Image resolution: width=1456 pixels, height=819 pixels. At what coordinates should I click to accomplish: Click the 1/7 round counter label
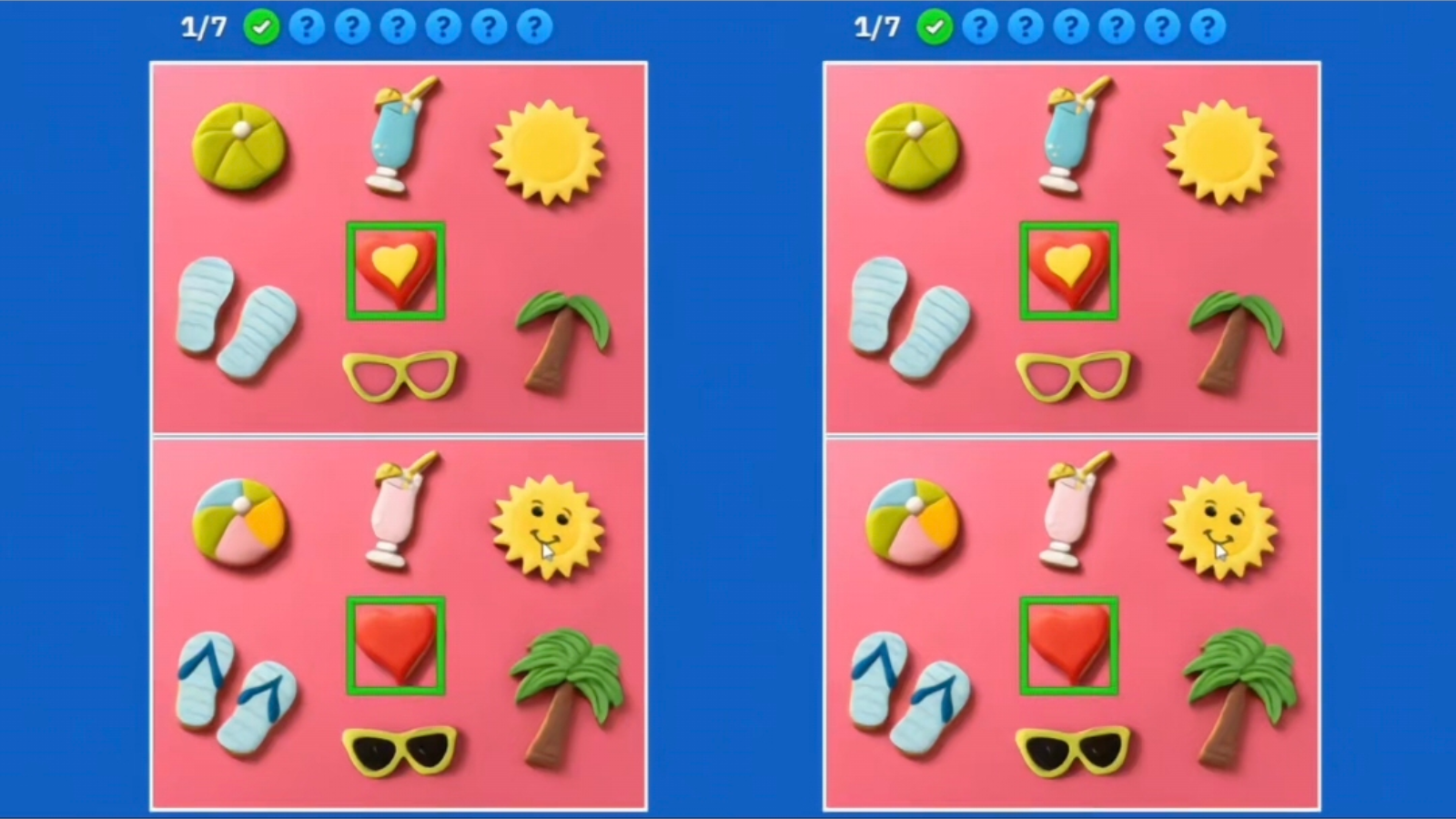202,26
